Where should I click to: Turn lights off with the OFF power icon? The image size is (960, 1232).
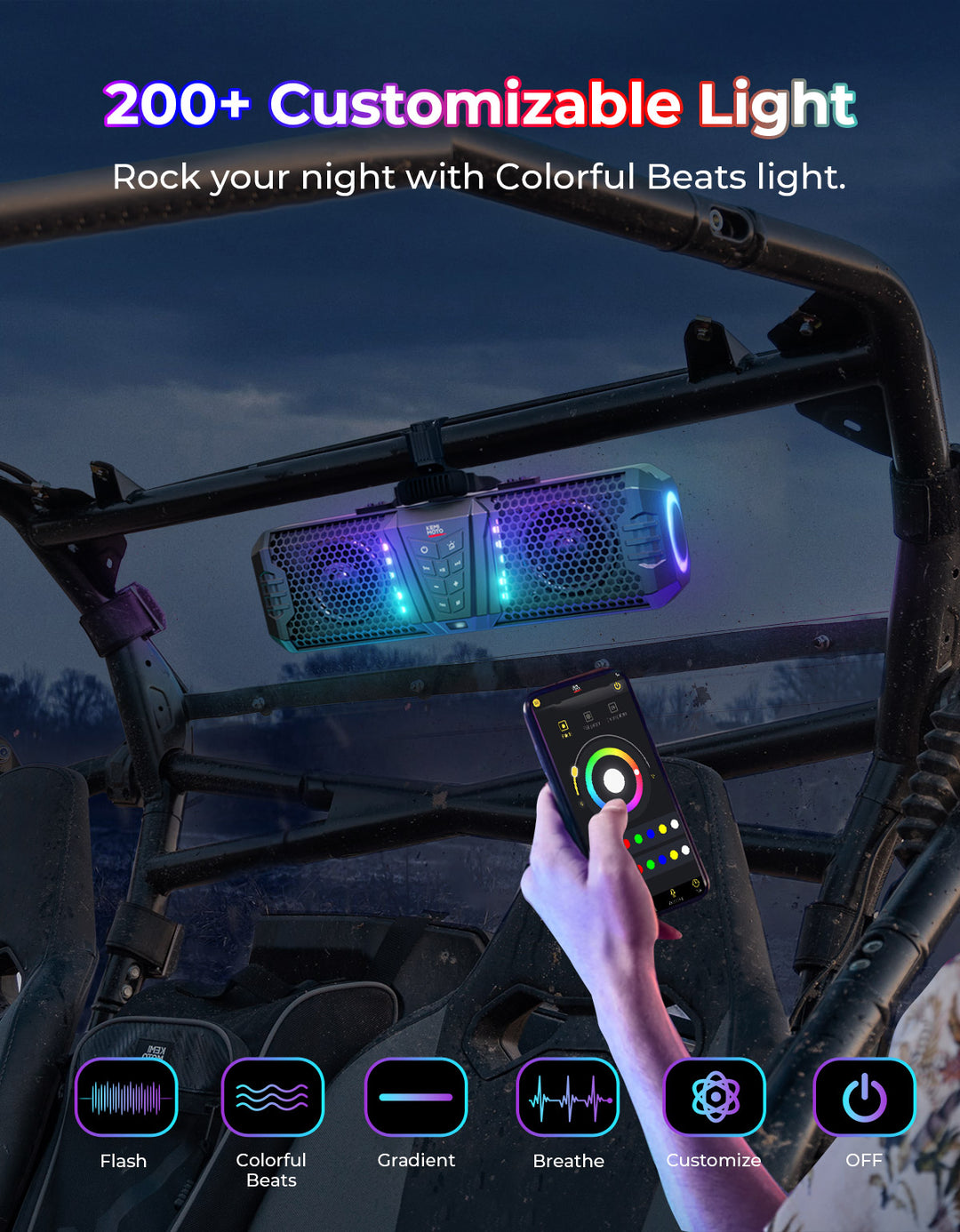(864, 1098)
